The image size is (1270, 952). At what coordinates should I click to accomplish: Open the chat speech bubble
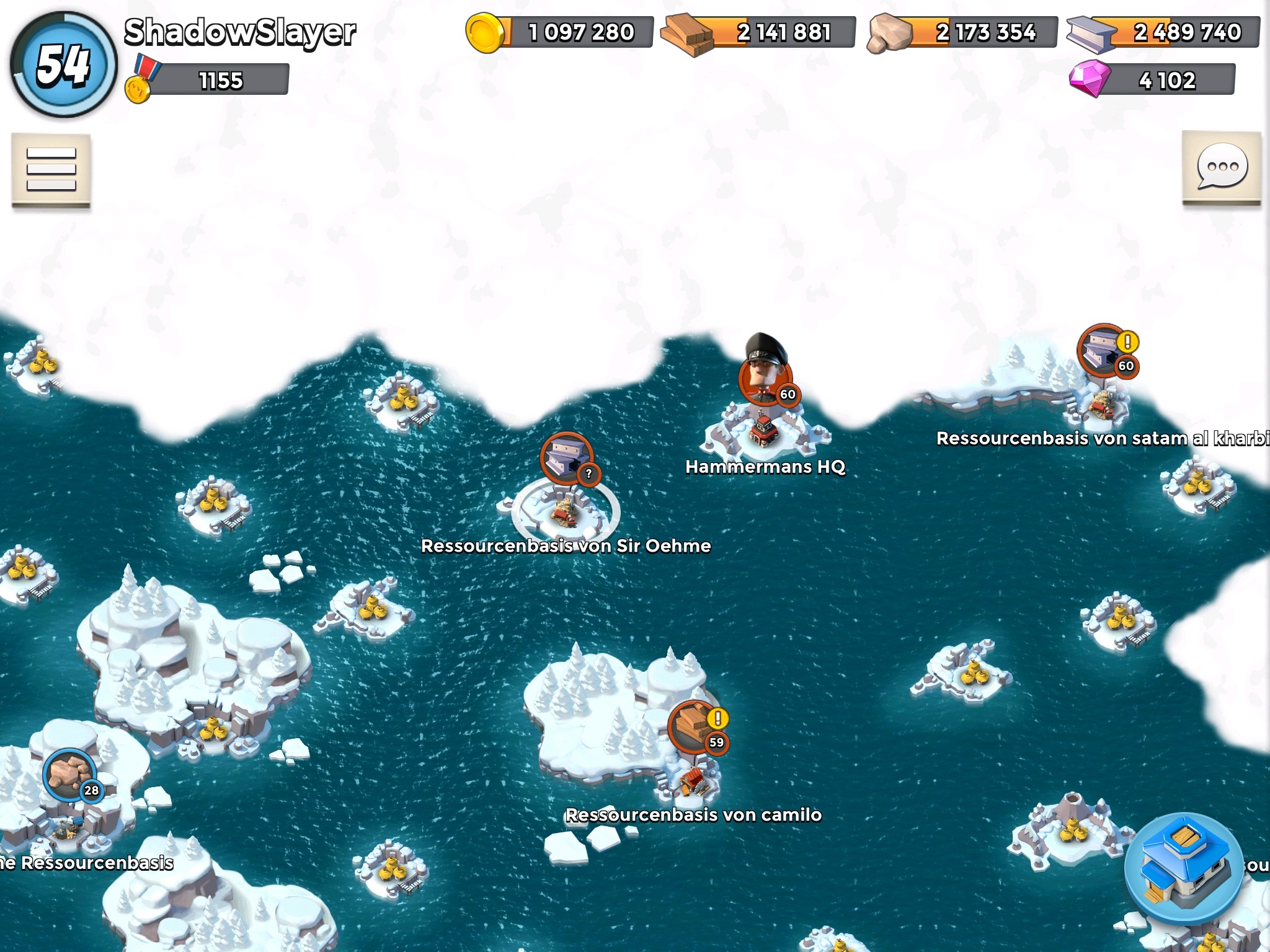pos(1222,167)
